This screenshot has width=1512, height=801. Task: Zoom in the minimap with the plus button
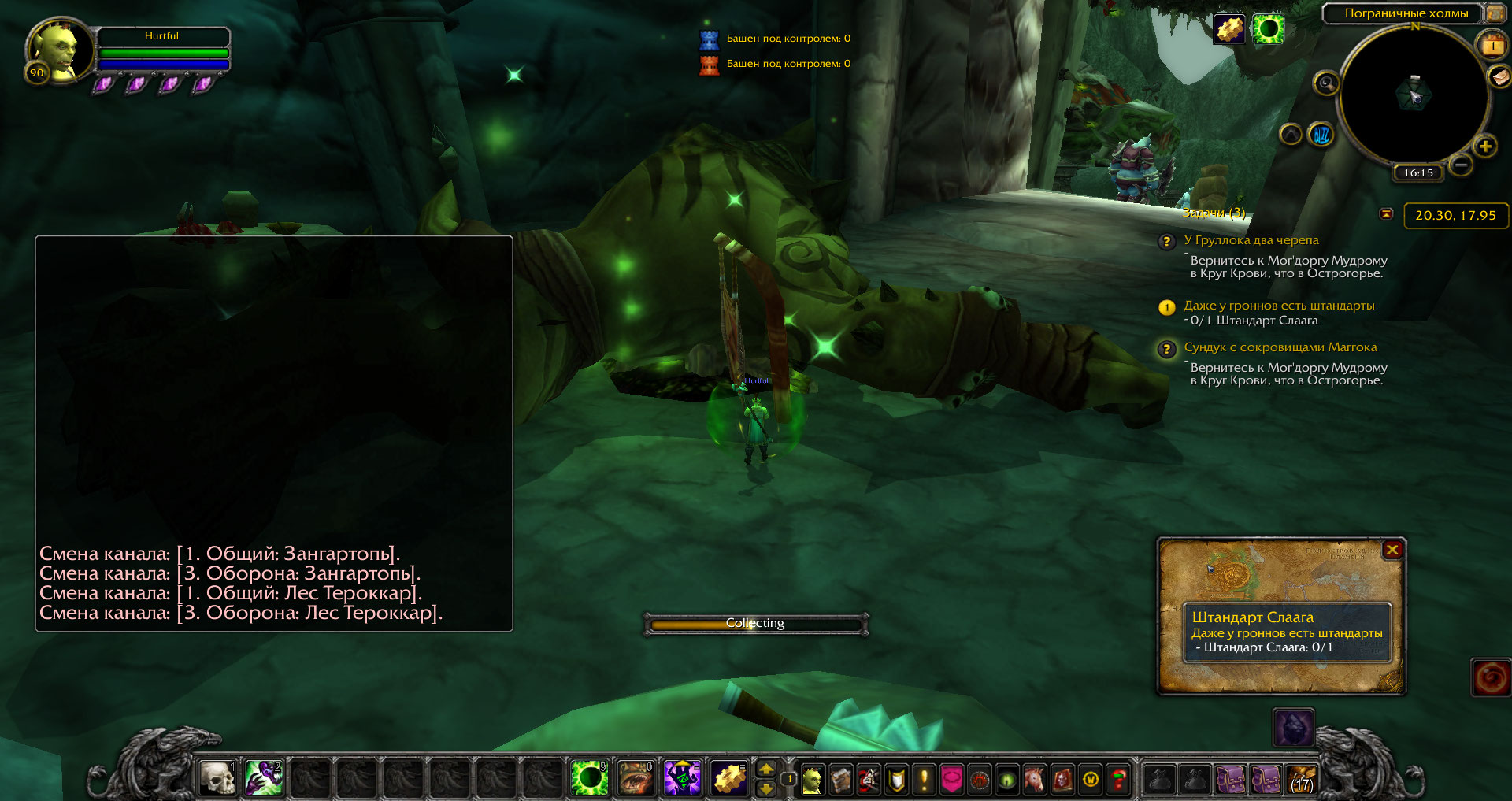(x=1485, y=146)
